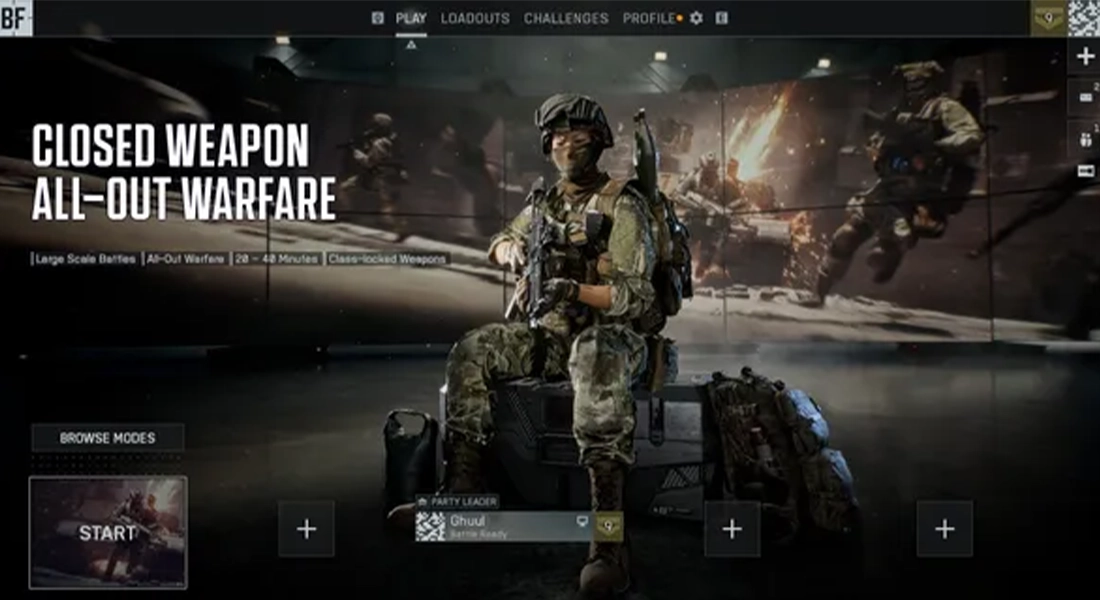Open the rank 9 badge beside the avatar
This screenshot has width=1100, height=600.
[1049, 17]
